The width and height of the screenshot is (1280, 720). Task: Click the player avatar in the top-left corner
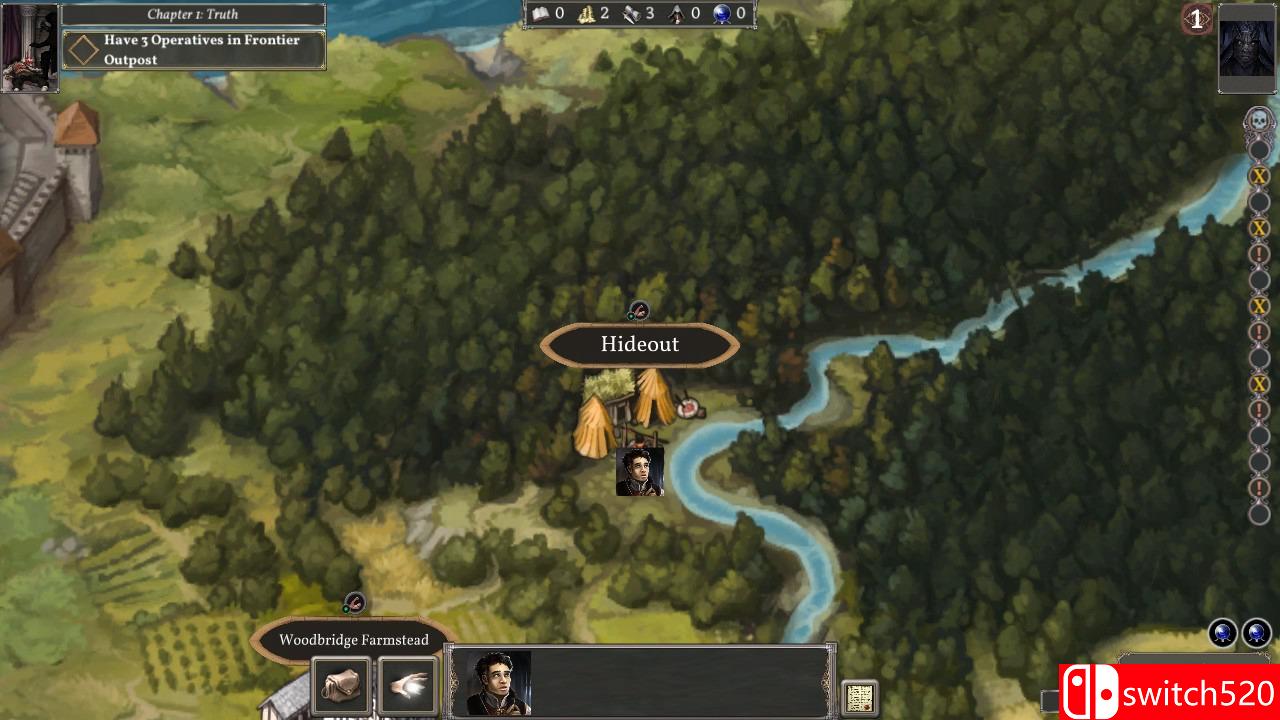30,48
